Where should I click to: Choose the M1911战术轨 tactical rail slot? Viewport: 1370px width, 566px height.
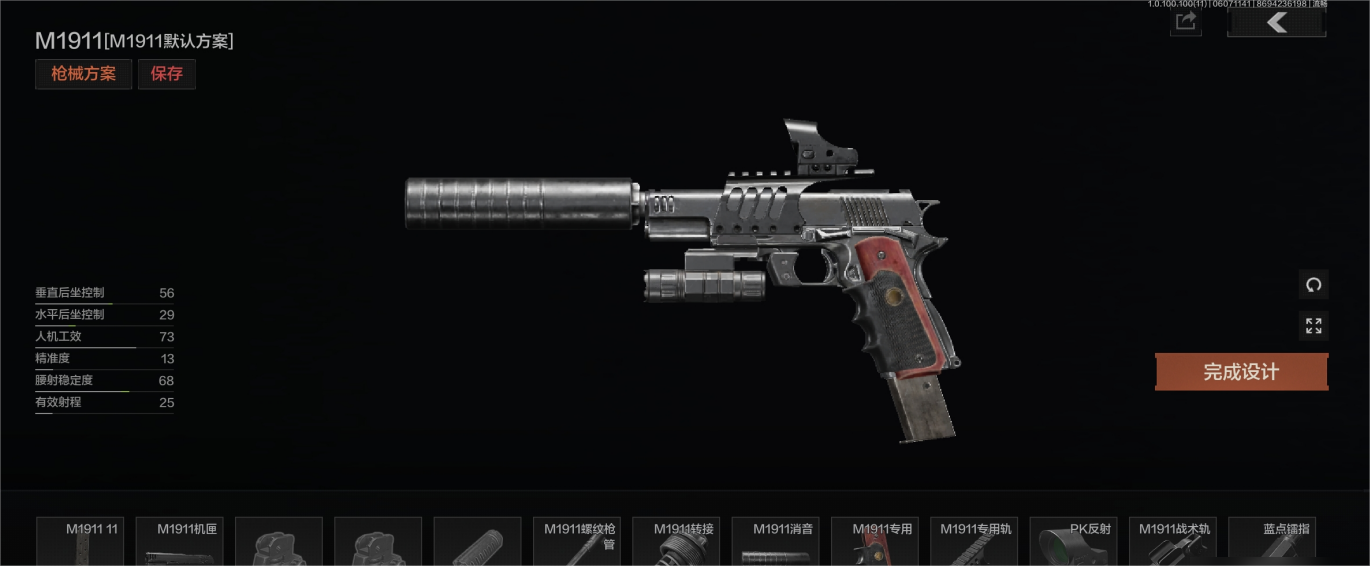click(1172, 542)
